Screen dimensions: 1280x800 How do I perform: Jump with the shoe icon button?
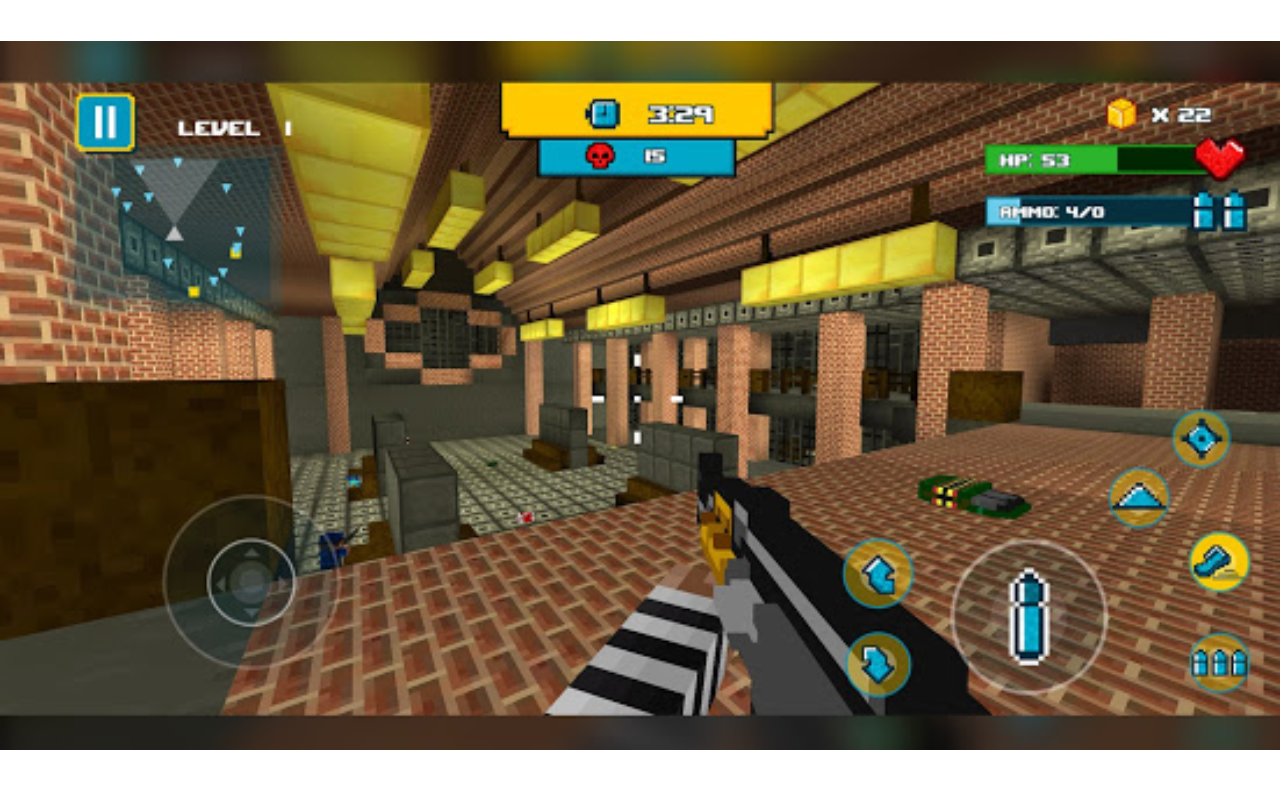pos(1219,561)
